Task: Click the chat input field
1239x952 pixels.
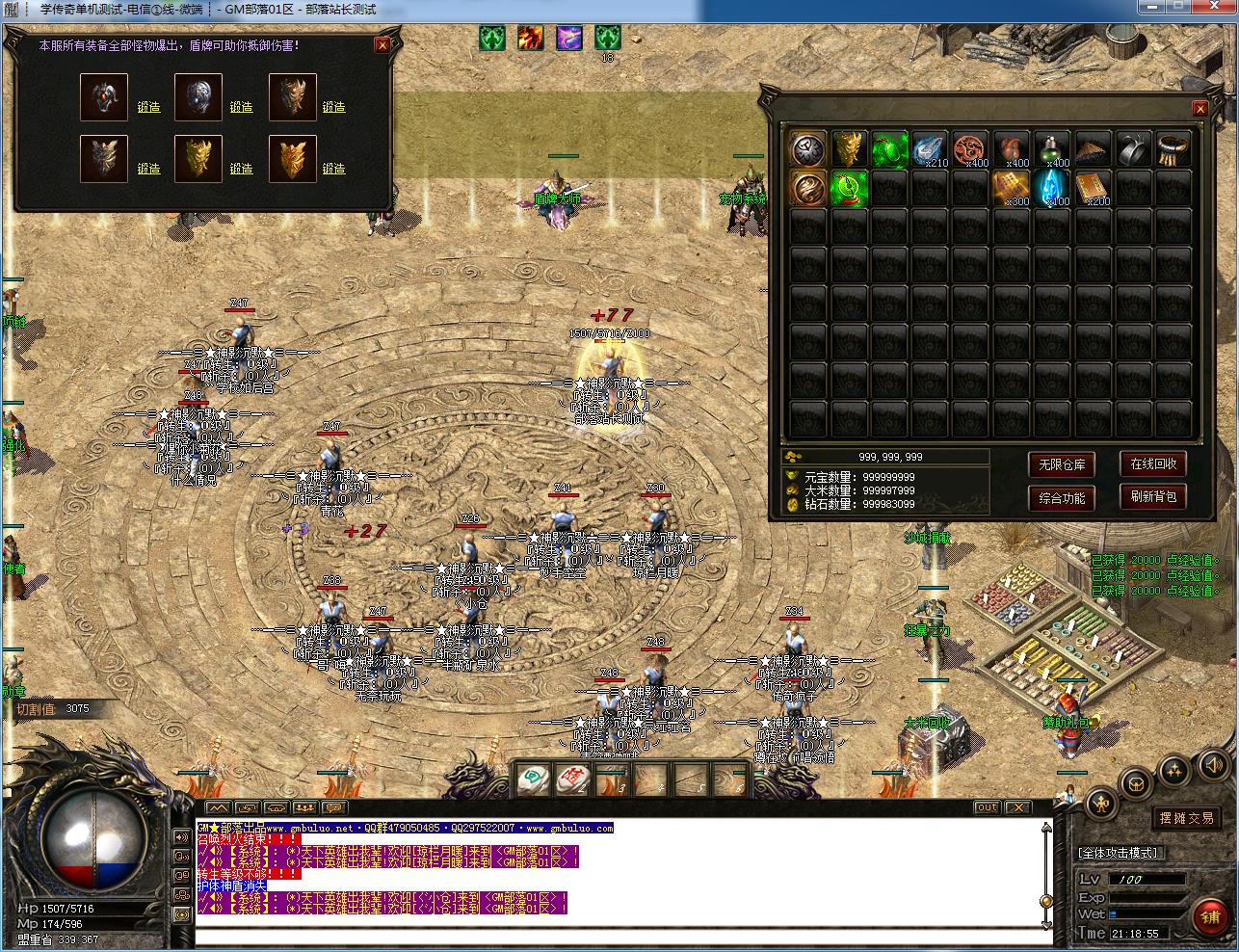Action: (617, 937)
